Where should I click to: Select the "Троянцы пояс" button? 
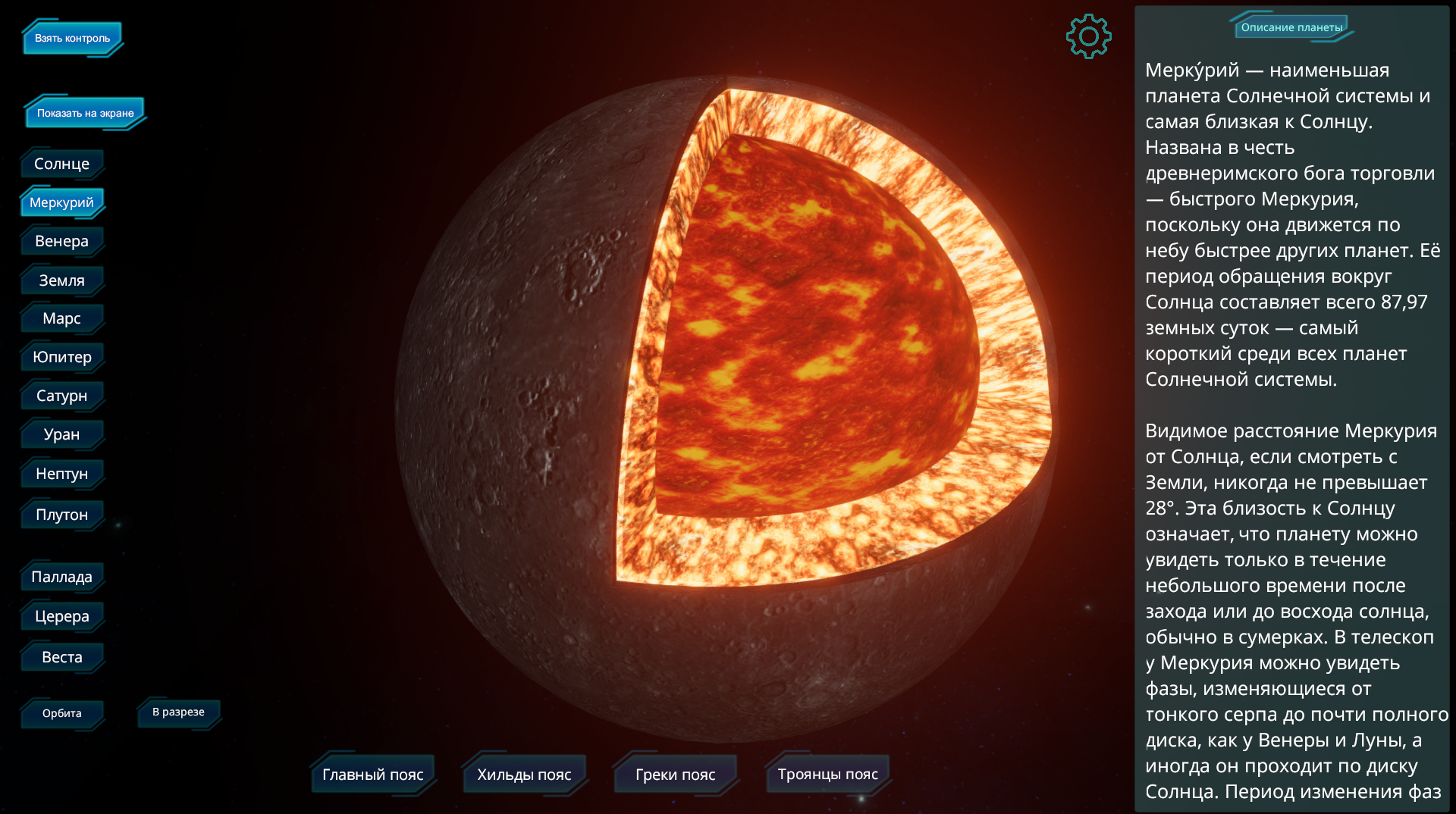click(x=827, y=775)
